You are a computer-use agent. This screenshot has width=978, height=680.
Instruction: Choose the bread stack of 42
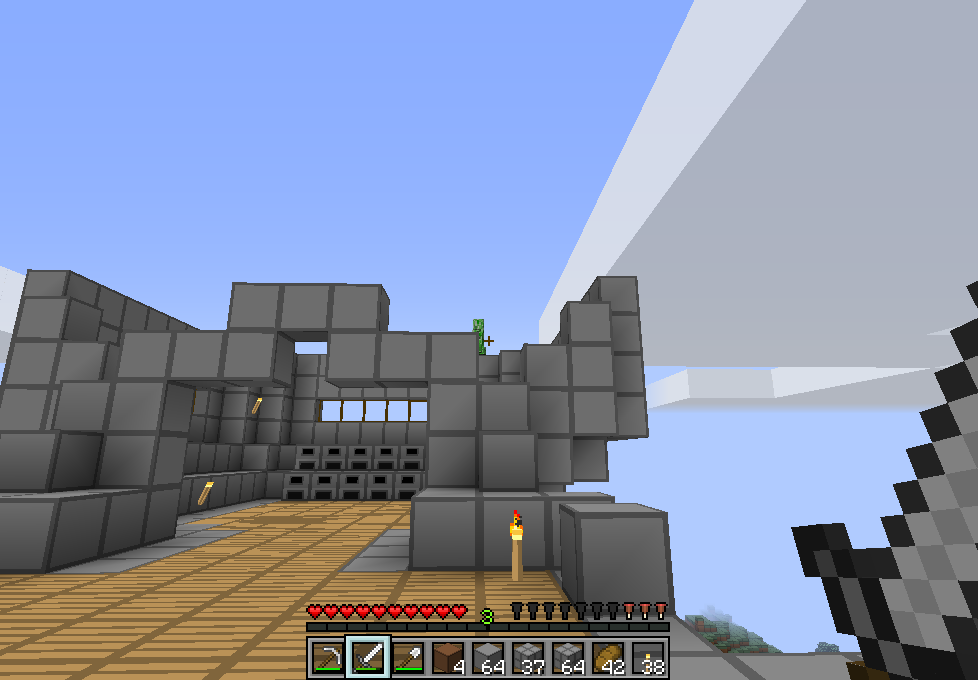click(x=607, y=657)
